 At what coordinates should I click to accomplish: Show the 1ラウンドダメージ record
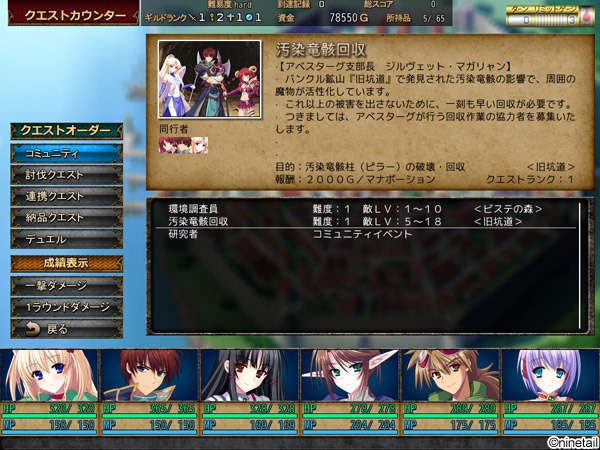pos(67,307)
